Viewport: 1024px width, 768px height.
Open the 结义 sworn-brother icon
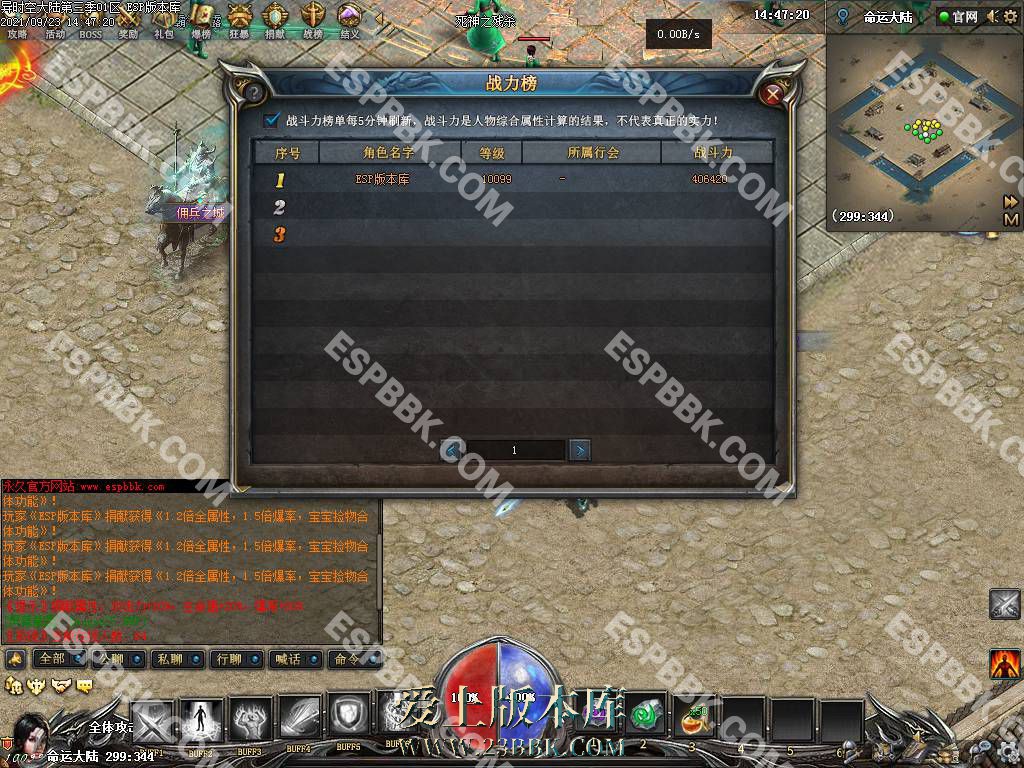pos(349,18)
